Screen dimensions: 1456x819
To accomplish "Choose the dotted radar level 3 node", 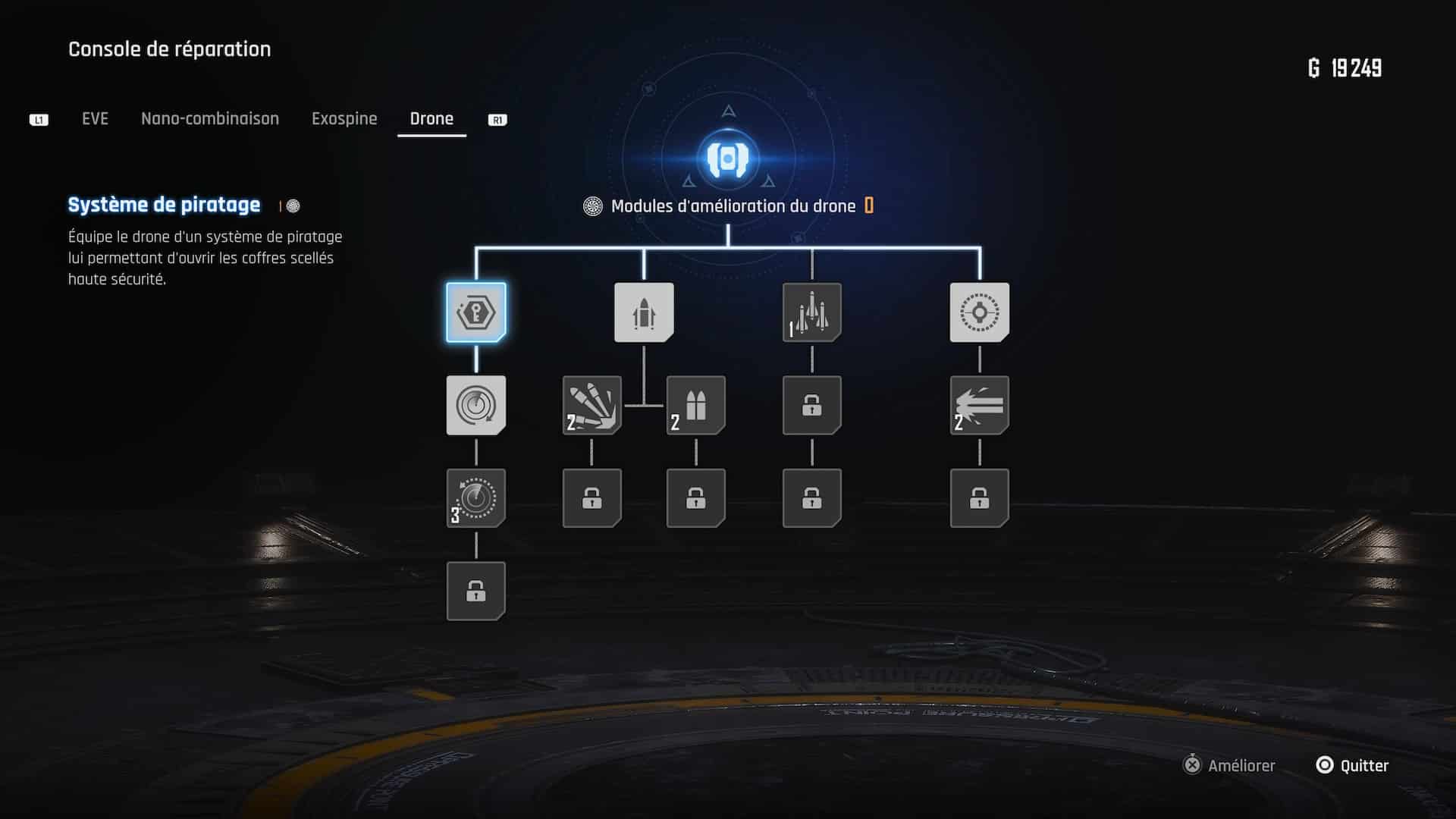I will tap(476, 498).
